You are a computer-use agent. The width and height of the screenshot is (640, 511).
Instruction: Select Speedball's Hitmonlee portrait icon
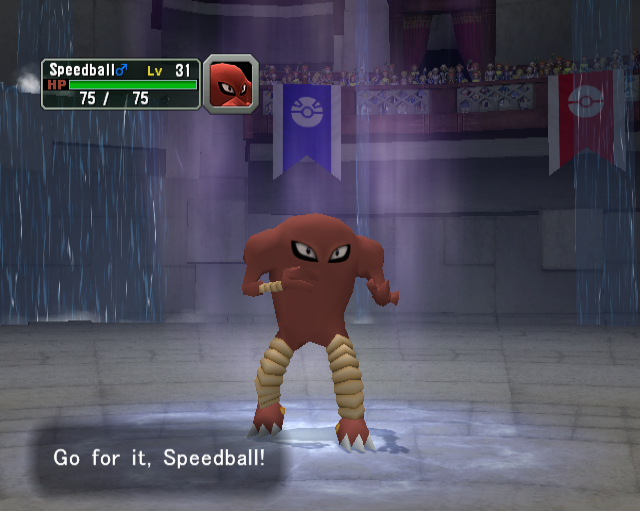click(230, 84)
